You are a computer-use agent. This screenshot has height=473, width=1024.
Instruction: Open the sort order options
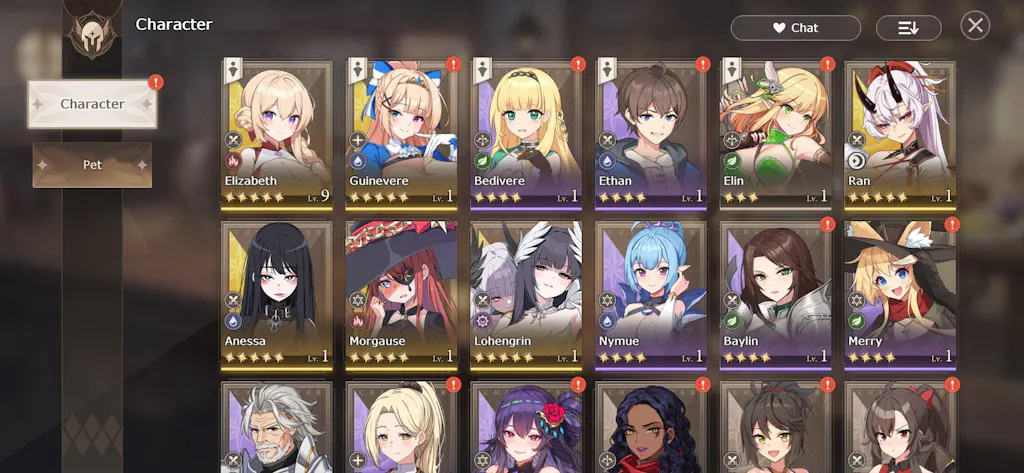908,28
